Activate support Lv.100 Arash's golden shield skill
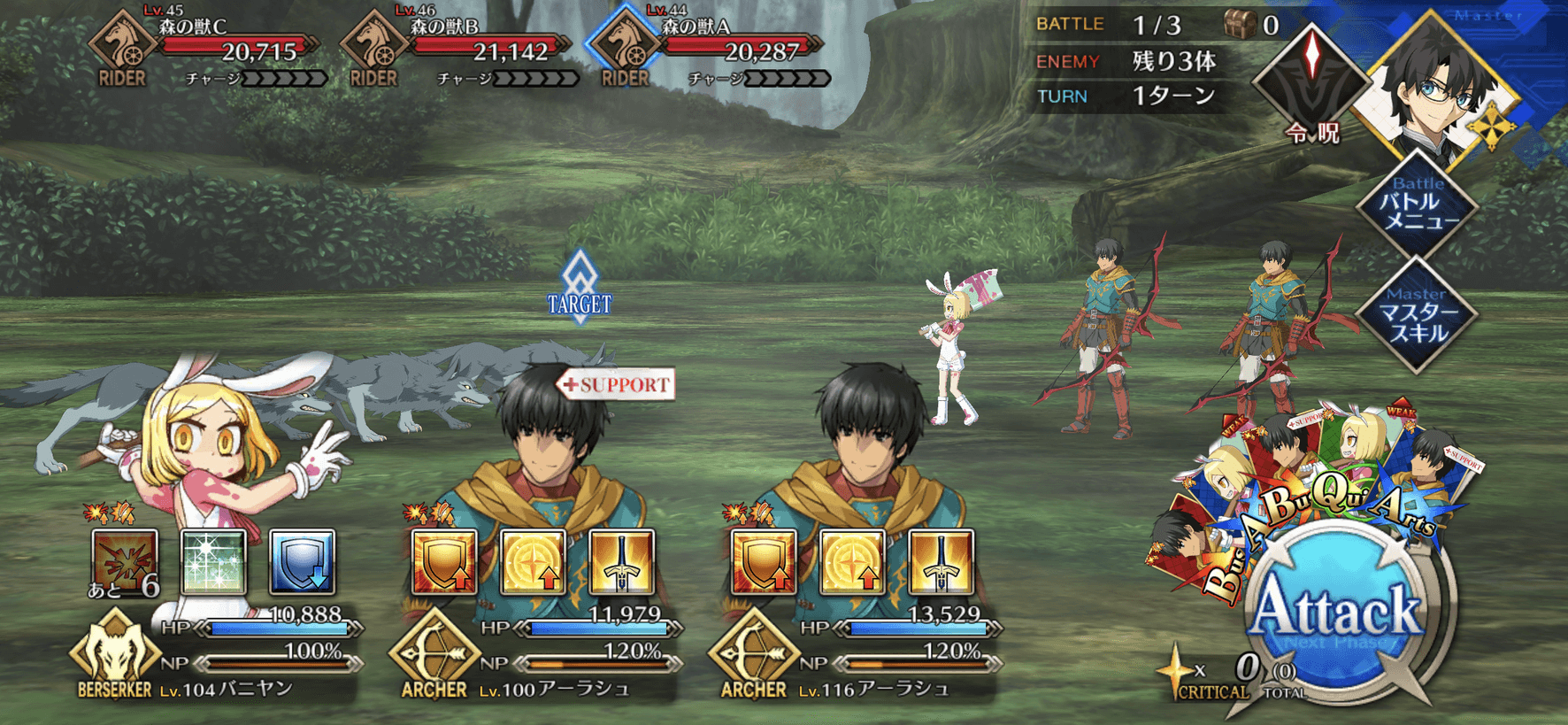The image size is (1568, 725). (x=444, y=562)
